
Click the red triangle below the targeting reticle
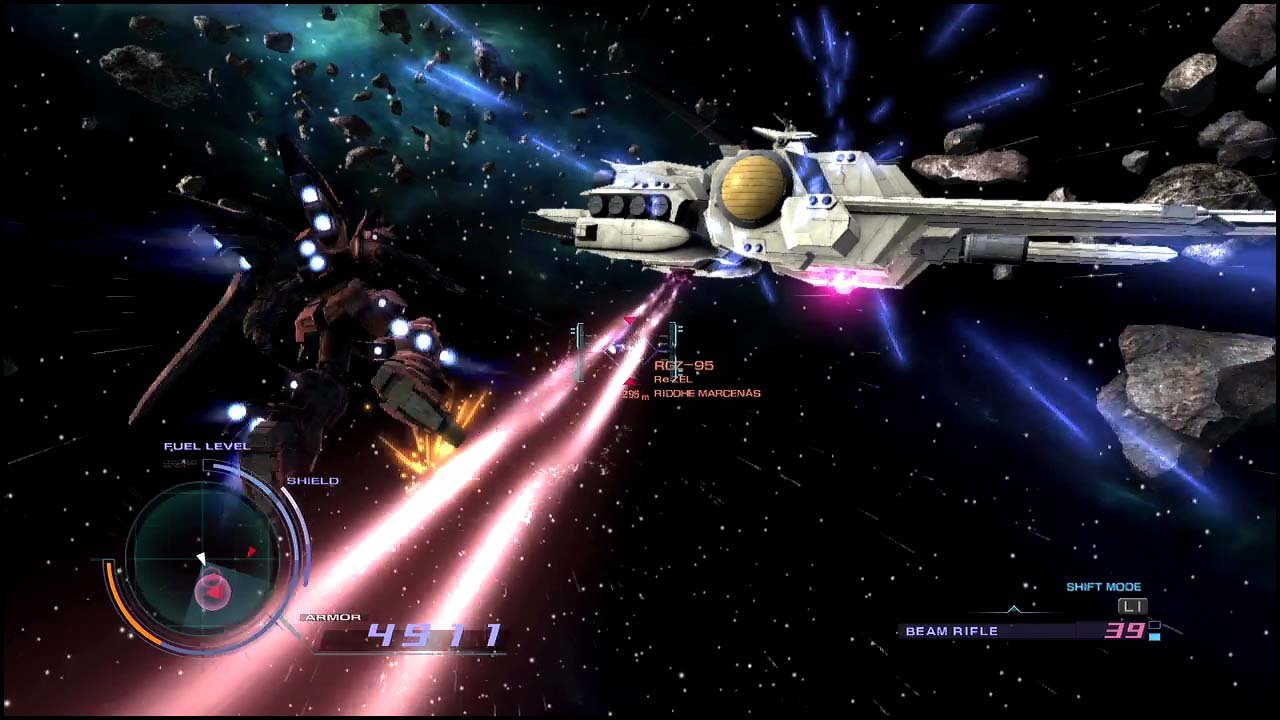pos(630,382)
